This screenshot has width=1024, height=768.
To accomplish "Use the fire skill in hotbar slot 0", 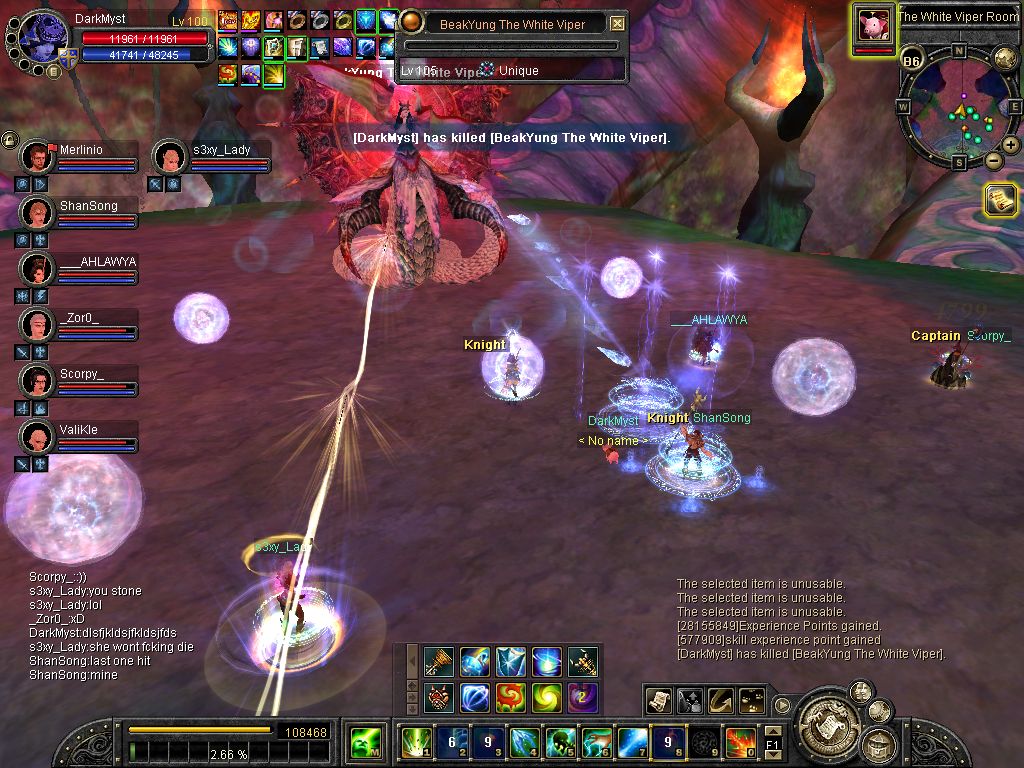I will (x=740, y=743).
